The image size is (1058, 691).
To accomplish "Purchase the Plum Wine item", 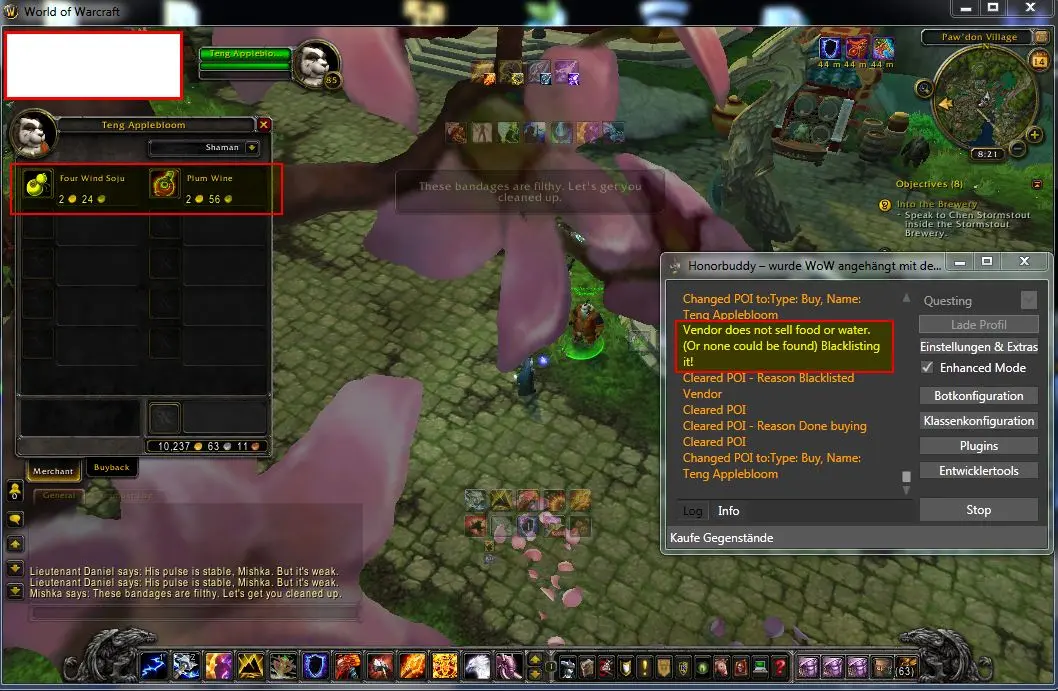I will click(x=165, y=187).
